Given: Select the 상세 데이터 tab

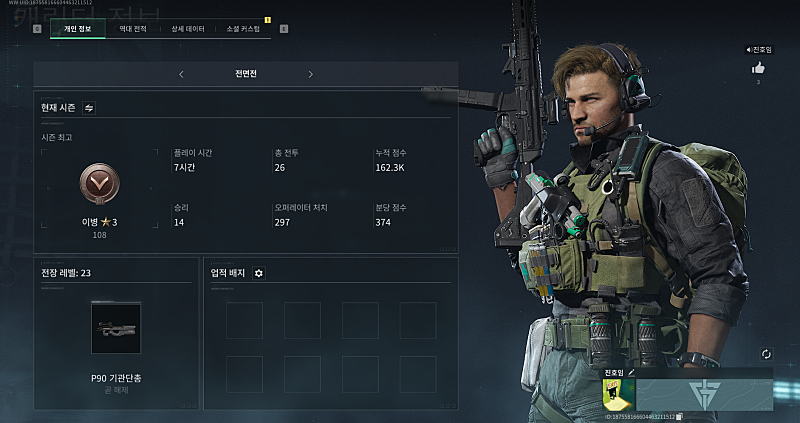Looking at the screenshot, I should (x=188, y=29).
